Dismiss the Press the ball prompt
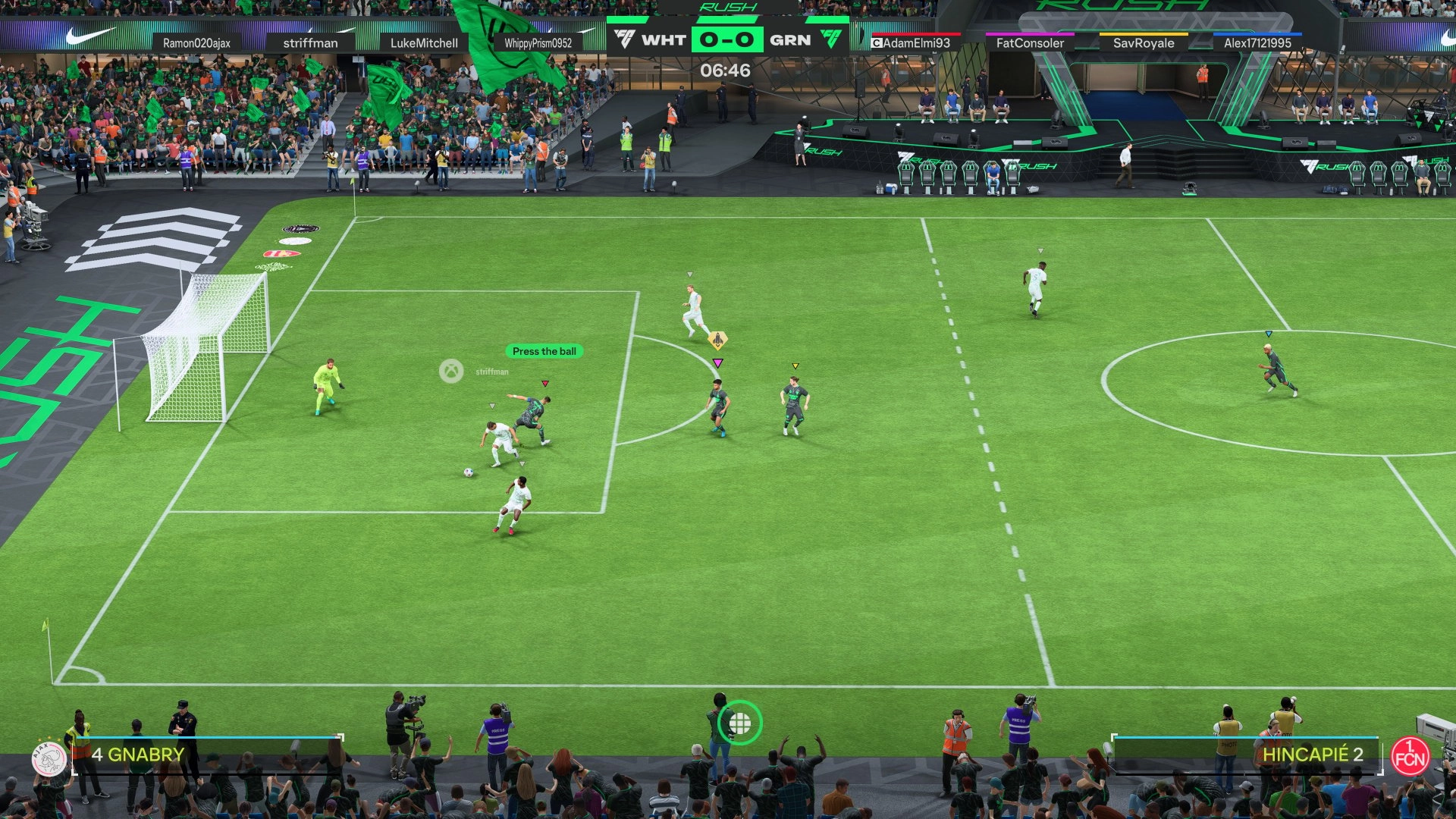The width and height of the screenshot is (1456, 819). 543,350
